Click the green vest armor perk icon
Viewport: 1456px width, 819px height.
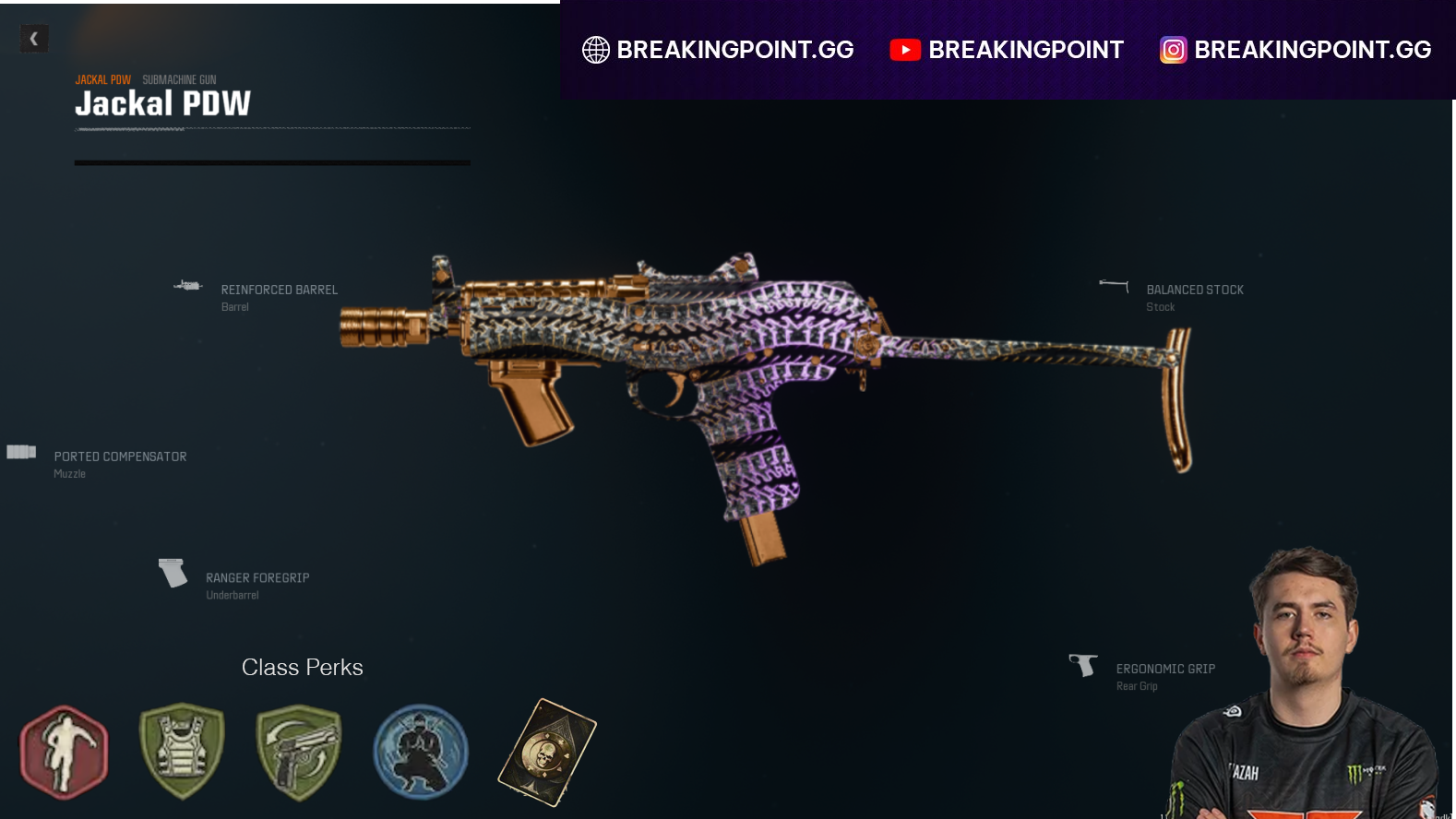[181, 752]
